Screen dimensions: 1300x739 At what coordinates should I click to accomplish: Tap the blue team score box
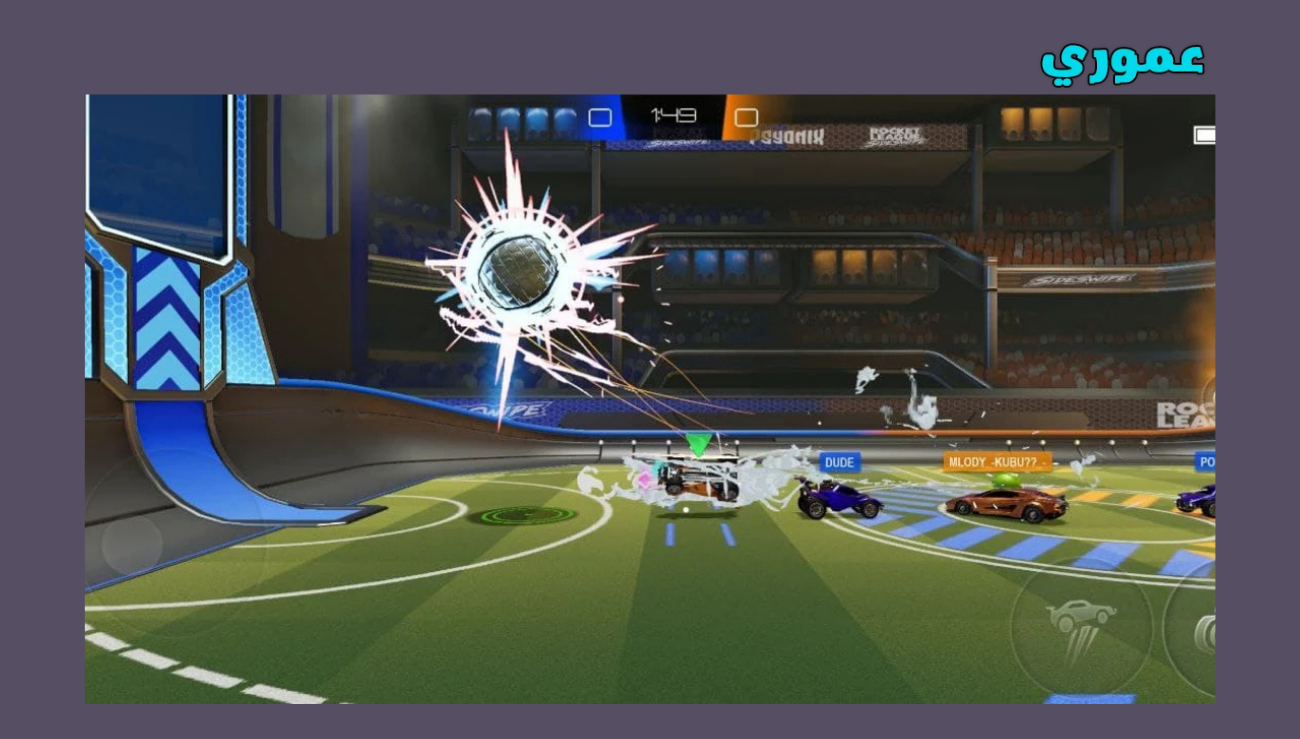click(600, 117)
